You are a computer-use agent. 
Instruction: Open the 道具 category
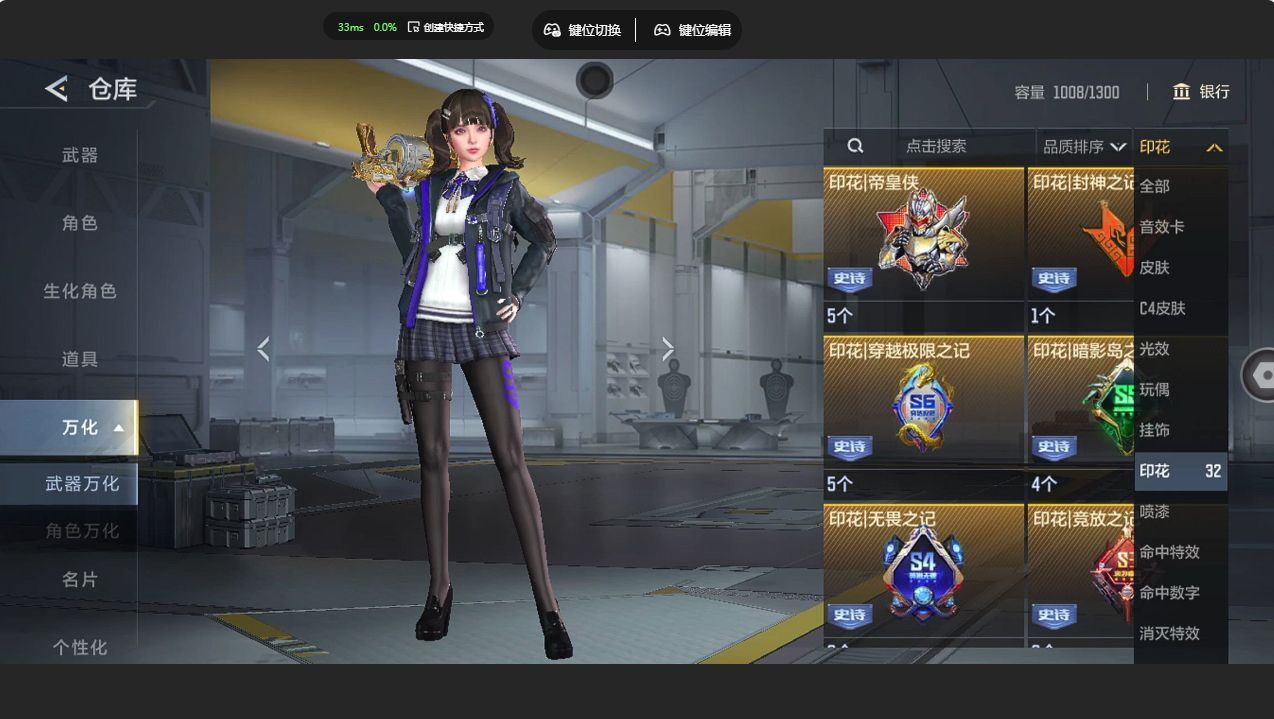(80, 359)
